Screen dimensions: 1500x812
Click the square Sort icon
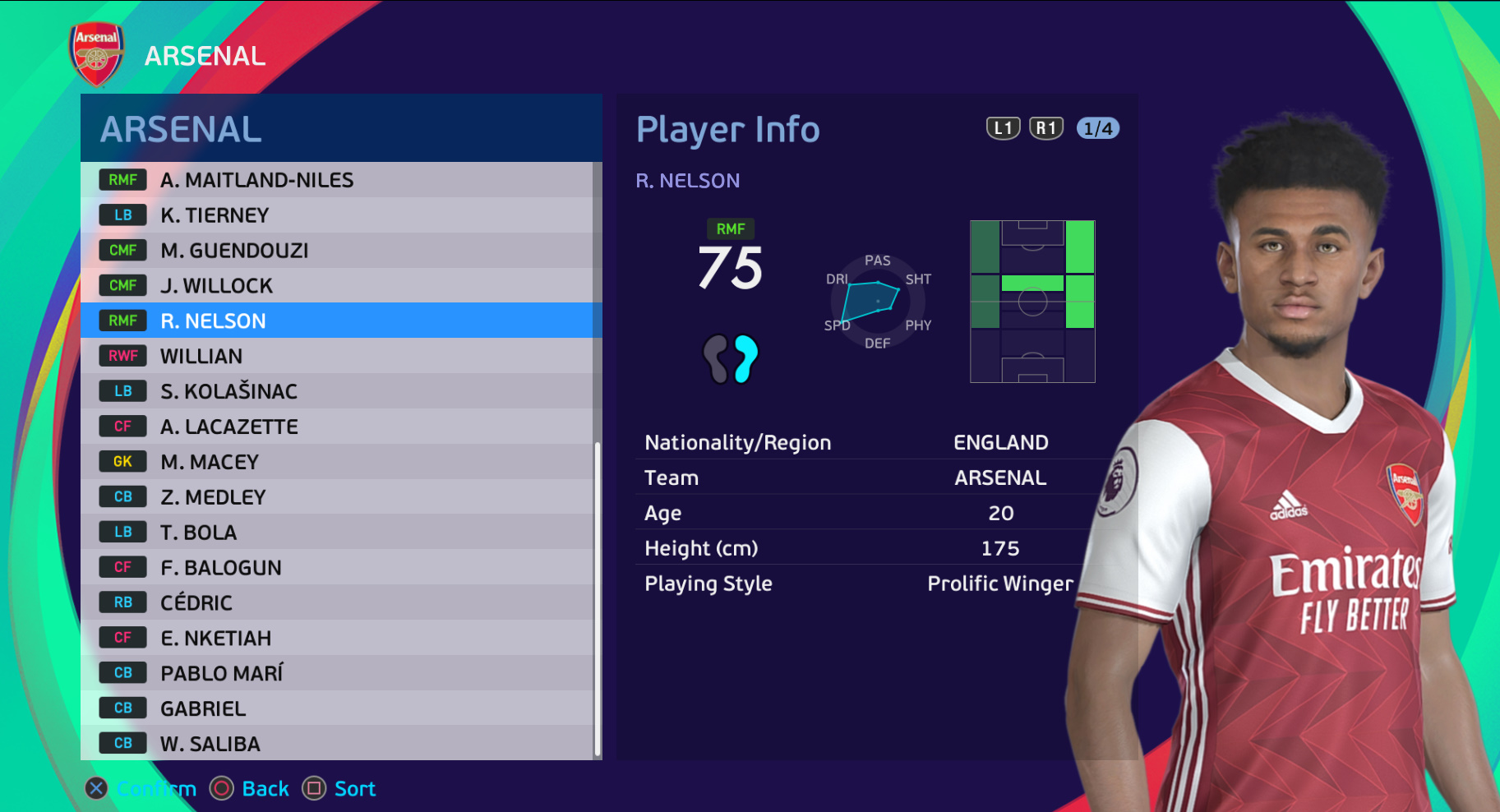315,789
